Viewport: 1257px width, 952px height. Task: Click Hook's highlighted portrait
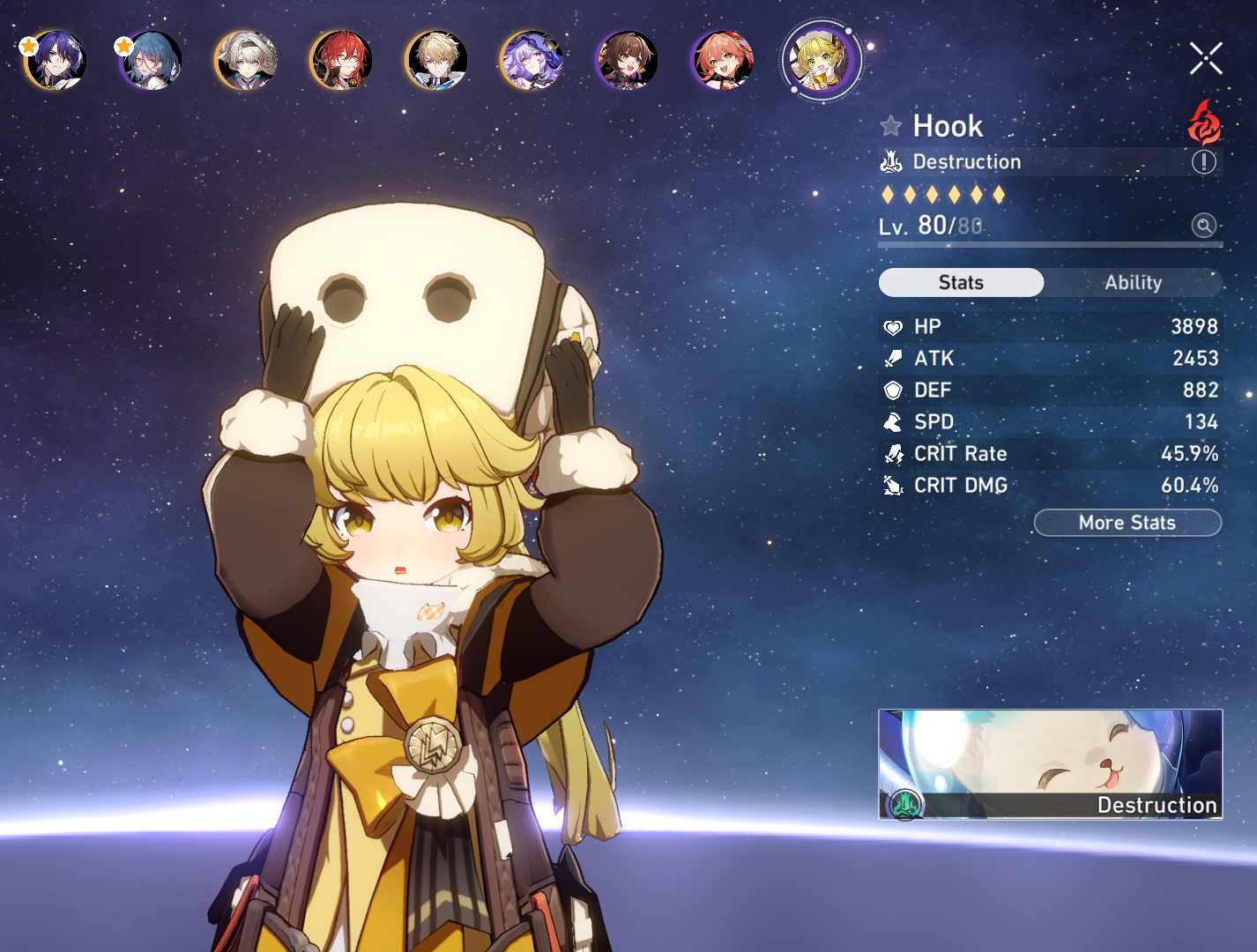pyautogui.click(x=822, y=61)
